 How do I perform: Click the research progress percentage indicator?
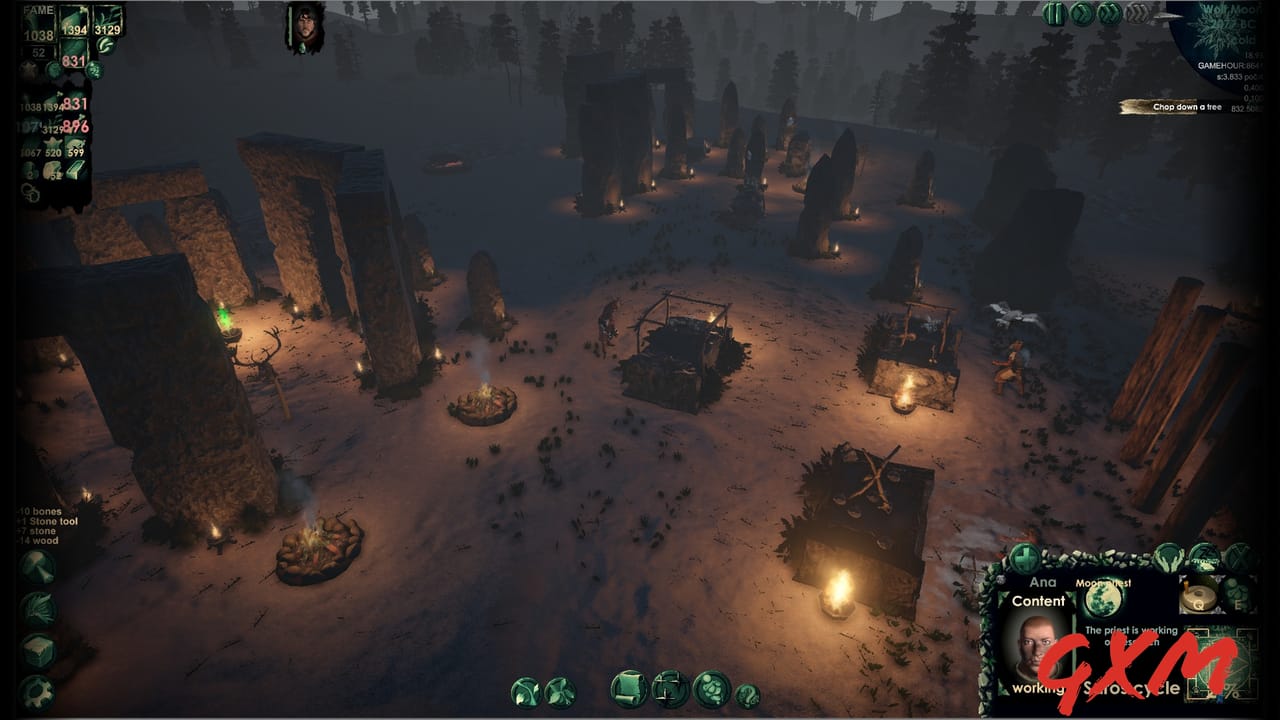[x=1231, y=691]
